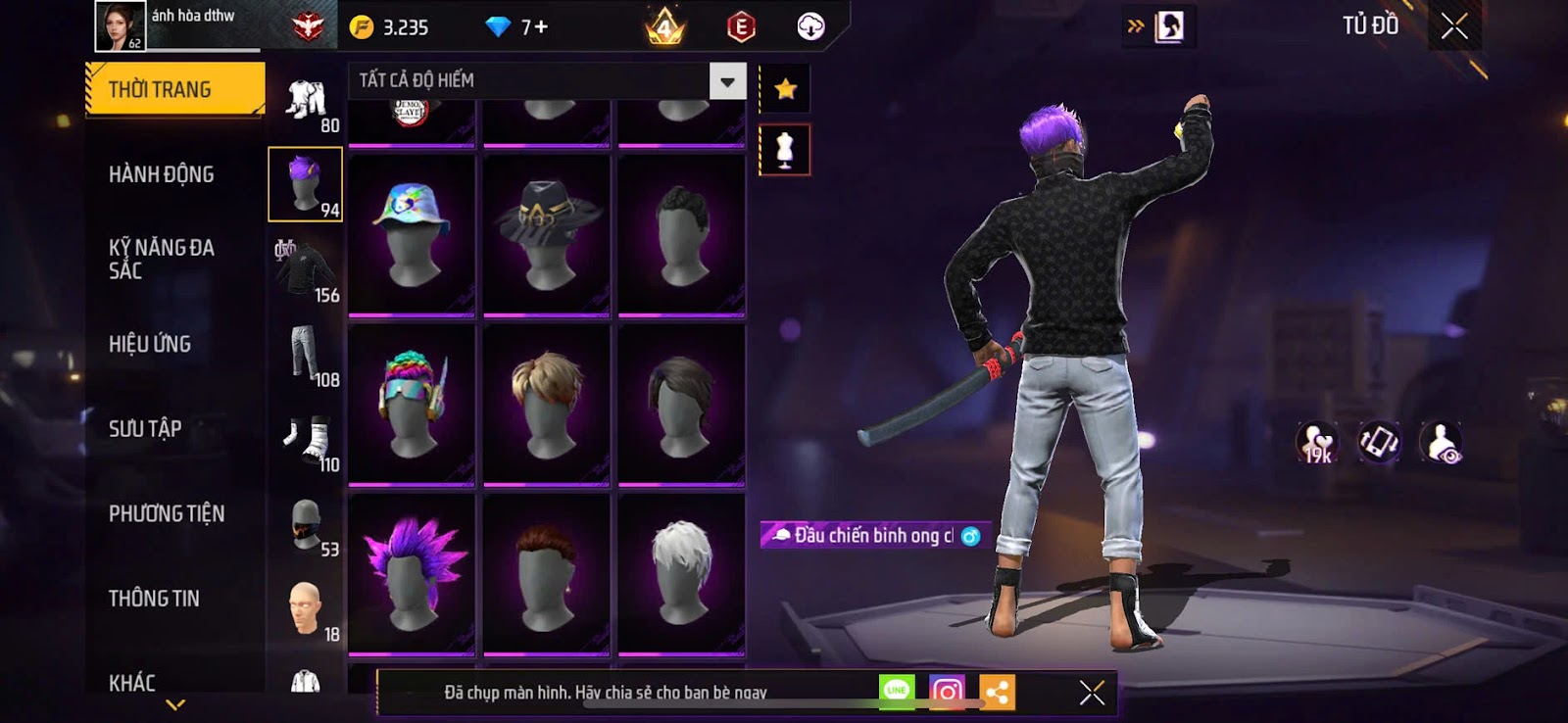Switch to the Hành Động tab

(162, 174)
